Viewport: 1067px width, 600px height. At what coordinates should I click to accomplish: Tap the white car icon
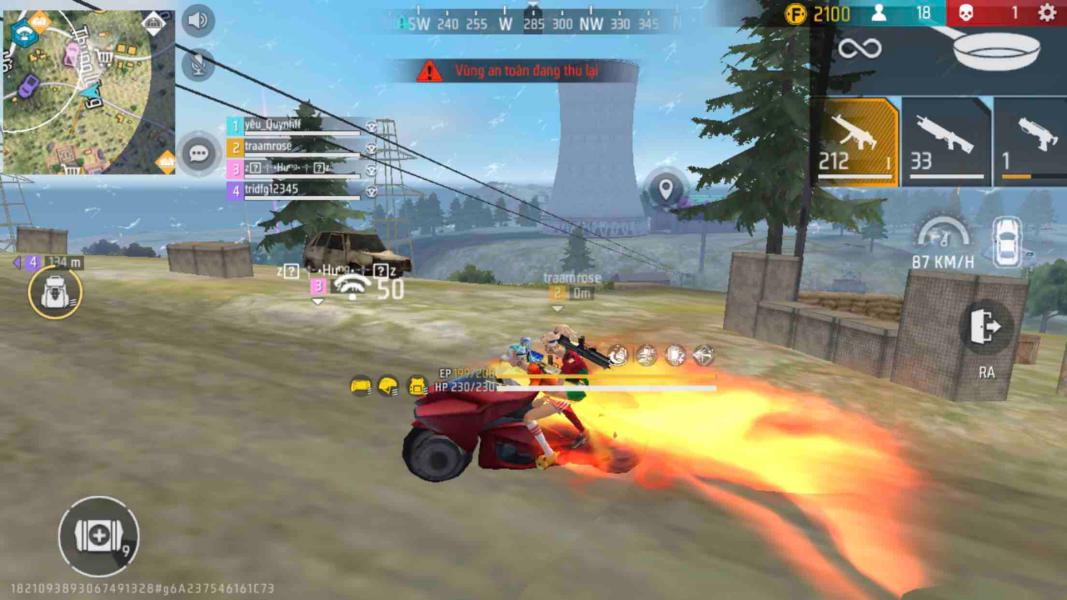tap(1007, 243)
